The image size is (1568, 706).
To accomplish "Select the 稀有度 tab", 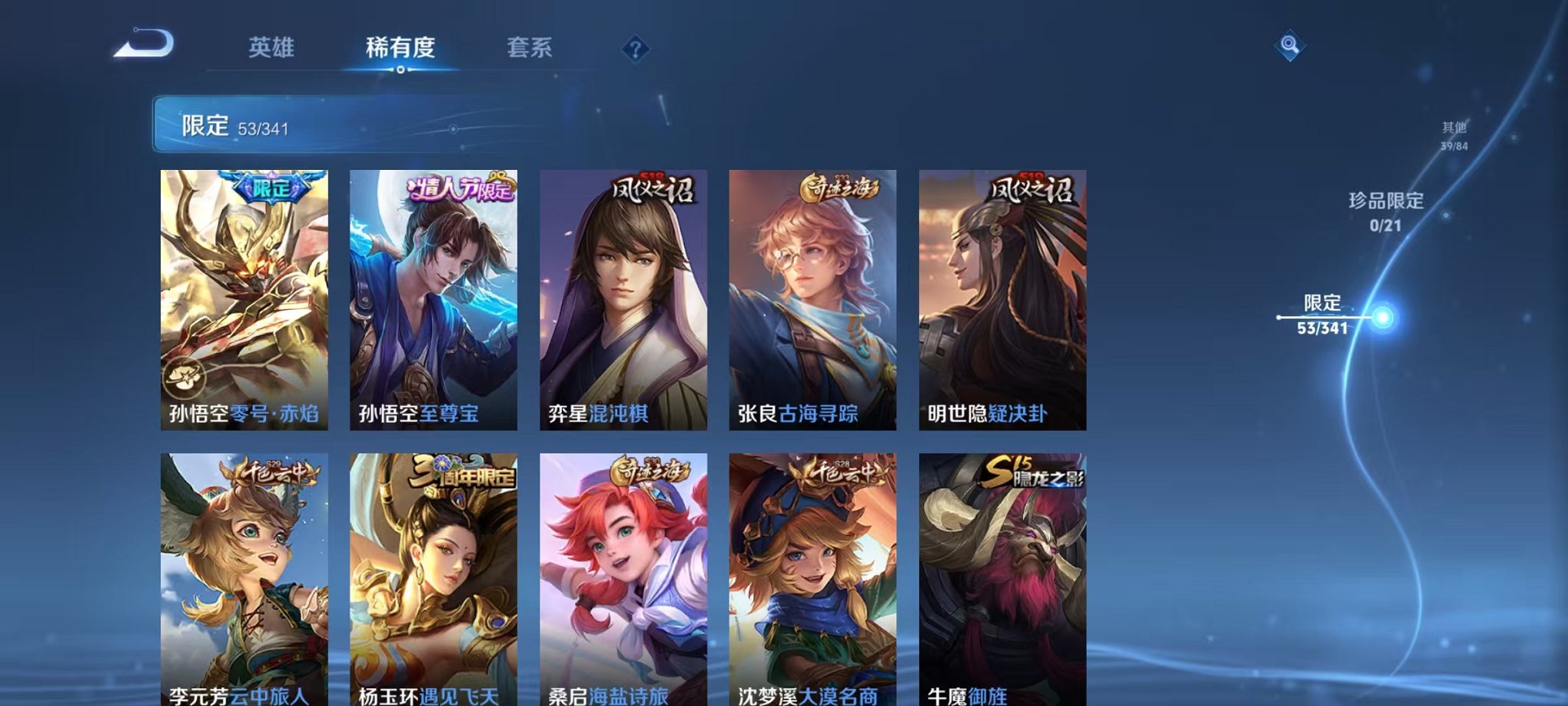I will (x=401, y=48).
